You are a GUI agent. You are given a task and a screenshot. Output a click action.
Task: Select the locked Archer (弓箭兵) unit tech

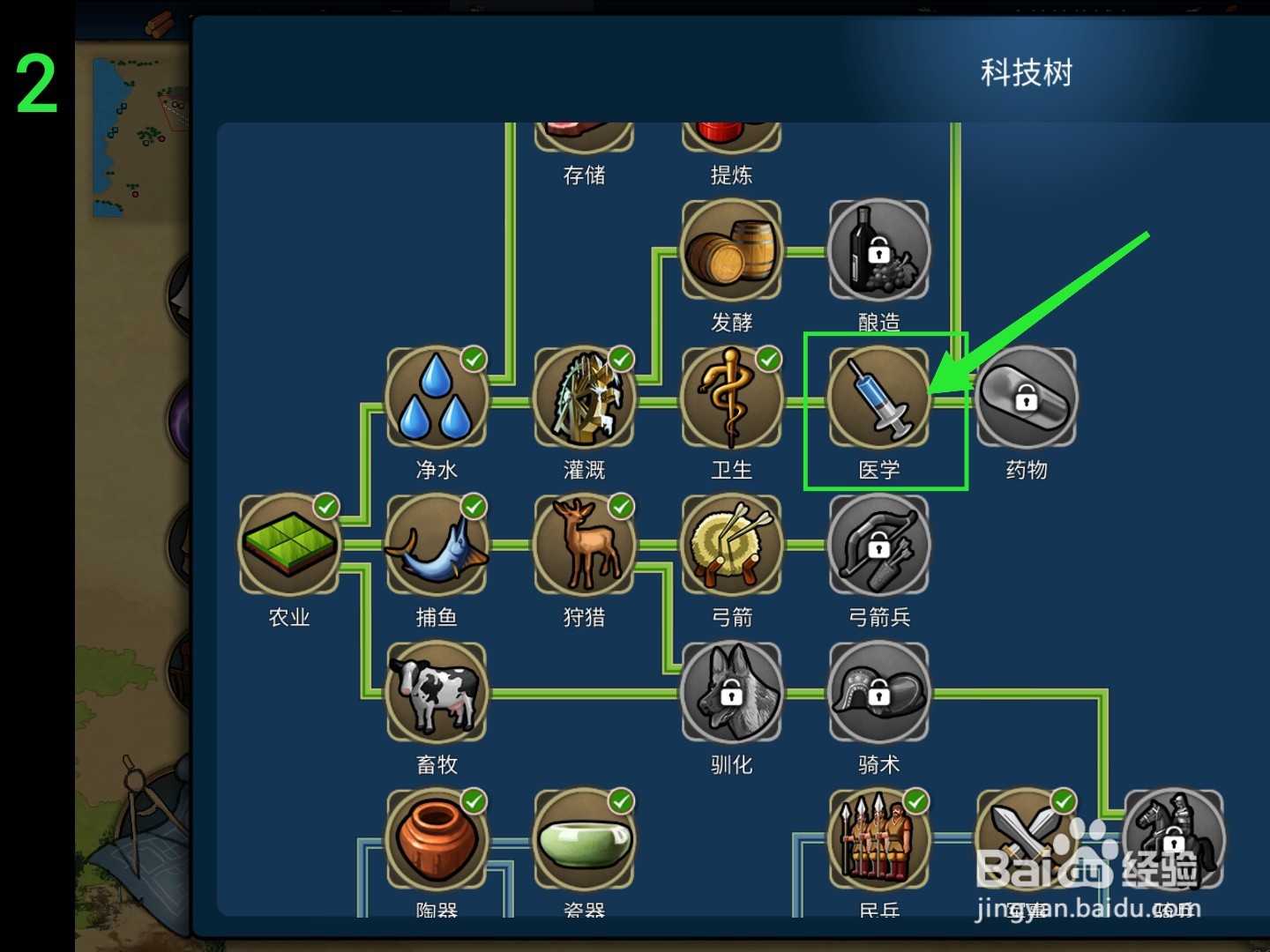click(879, 544)
